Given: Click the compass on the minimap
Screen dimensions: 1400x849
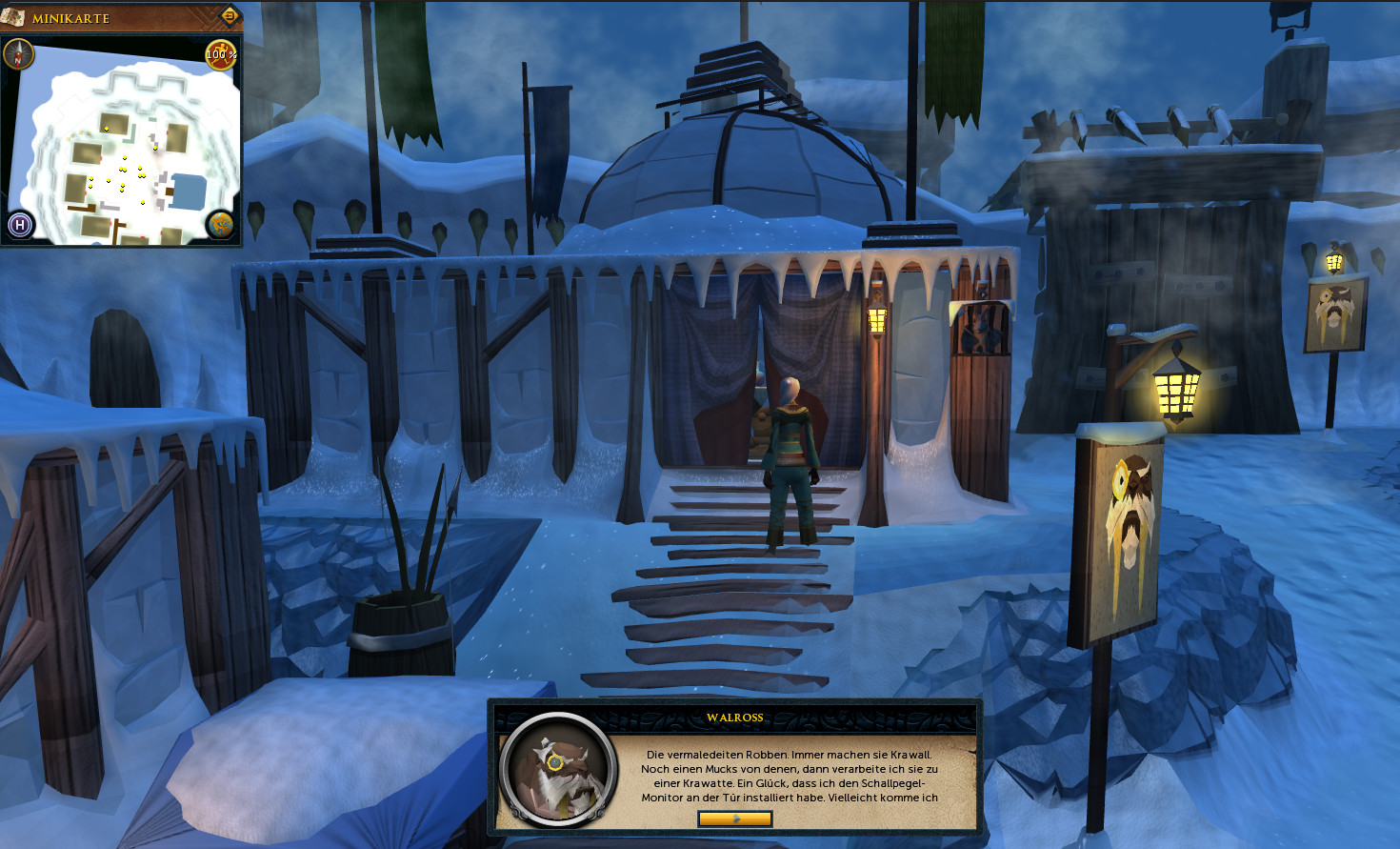Looking at the screenshot, I should click(x=18, y=54).
